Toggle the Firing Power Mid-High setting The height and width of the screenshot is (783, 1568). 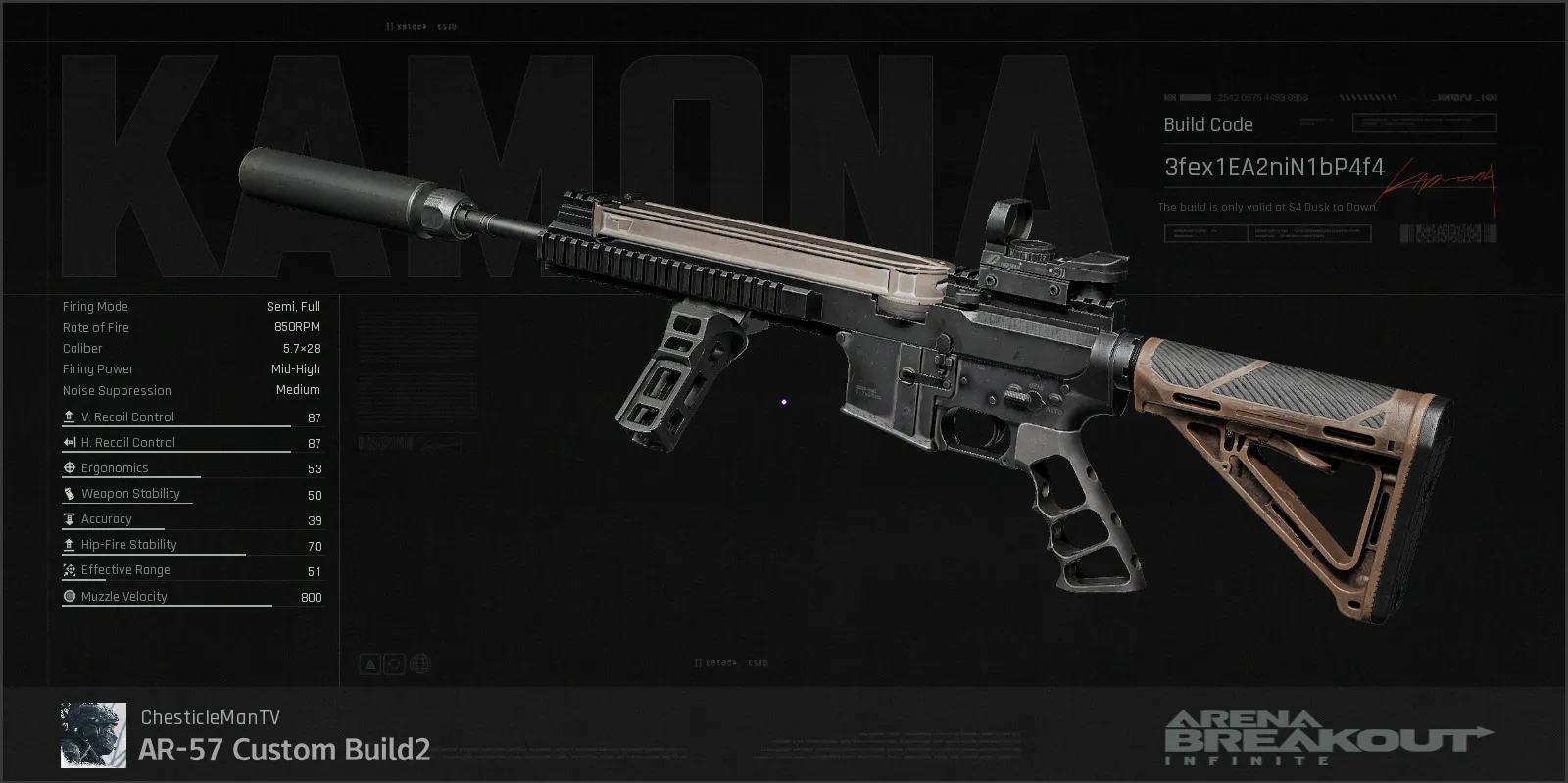294,368
